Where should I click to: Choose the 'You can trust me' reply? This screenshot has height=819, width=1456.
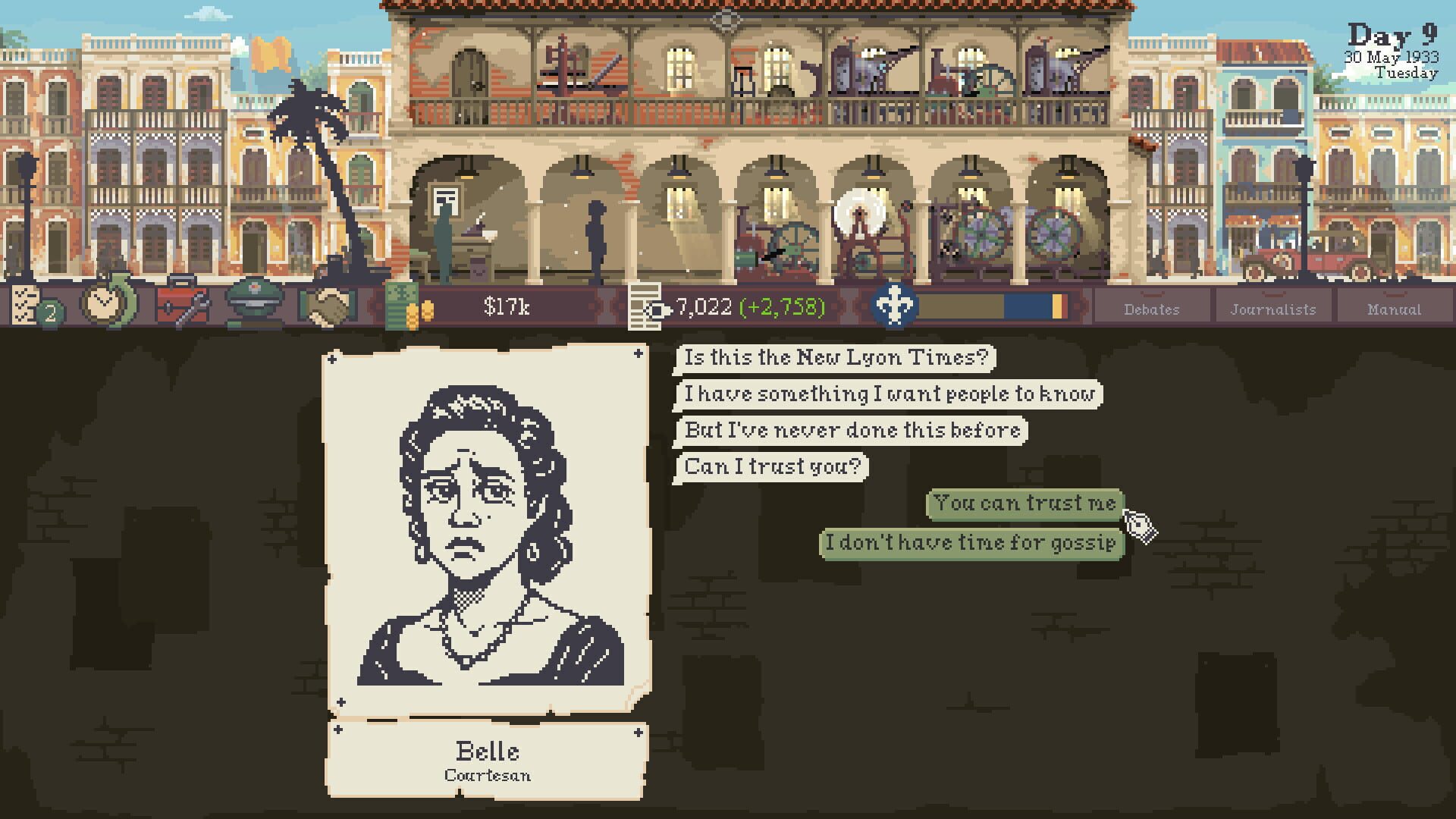pyautogui.click(x=1024, y=502)
